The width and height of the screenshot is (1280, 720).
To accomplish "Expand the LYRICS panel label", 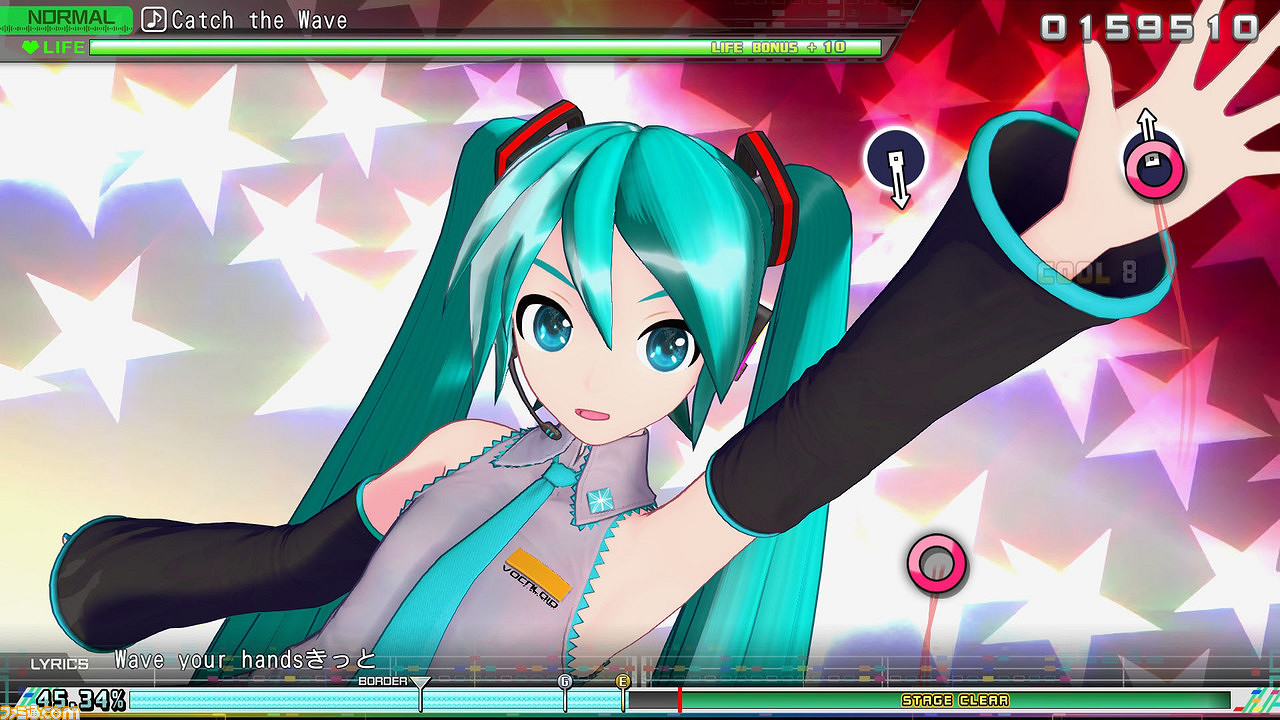I will (62, 660).
